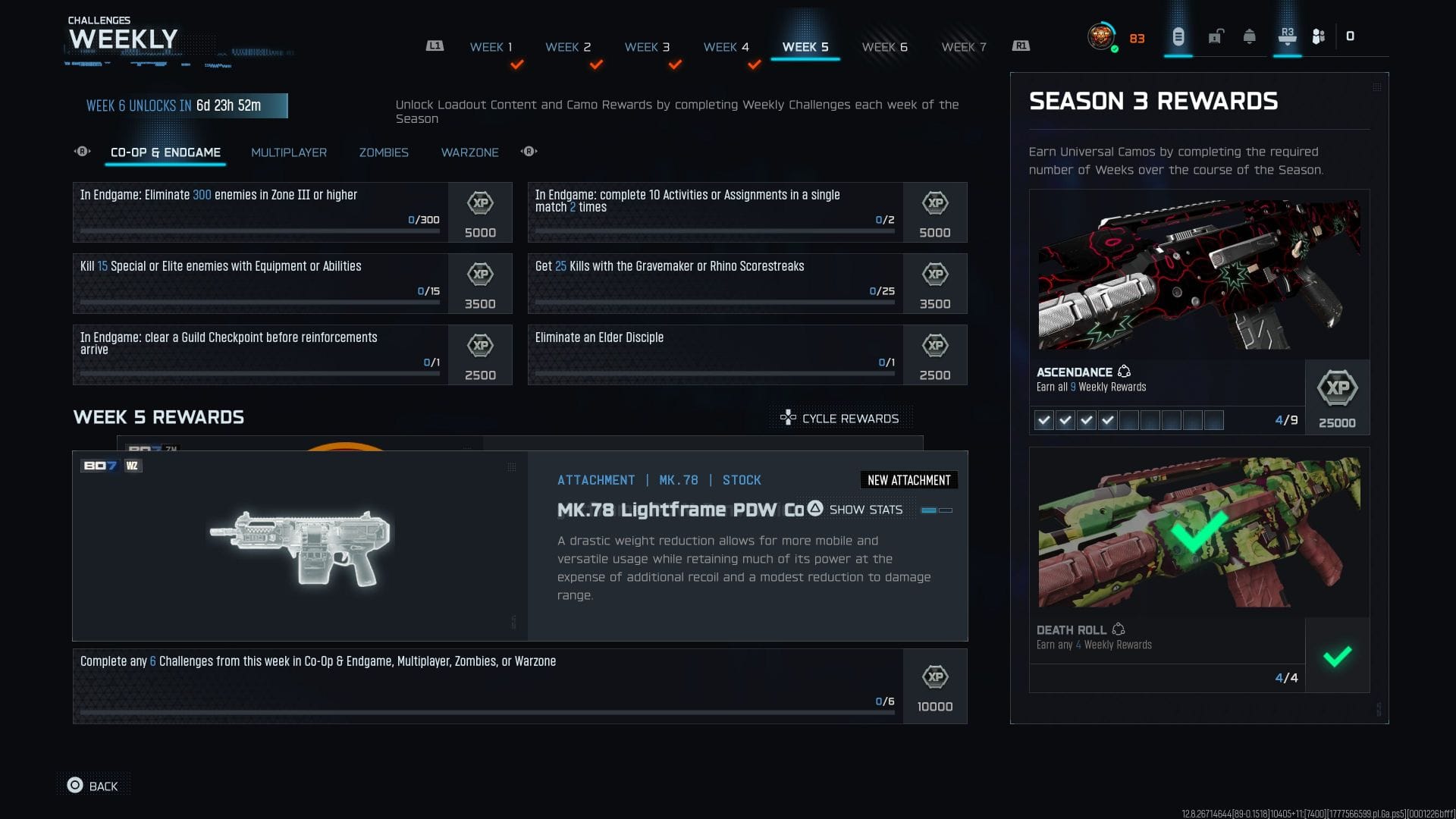Open the L1 previous-week chevron
The height and width of the screenshot is (819, 1456).
pyautogui.click(x=434, y=45)
